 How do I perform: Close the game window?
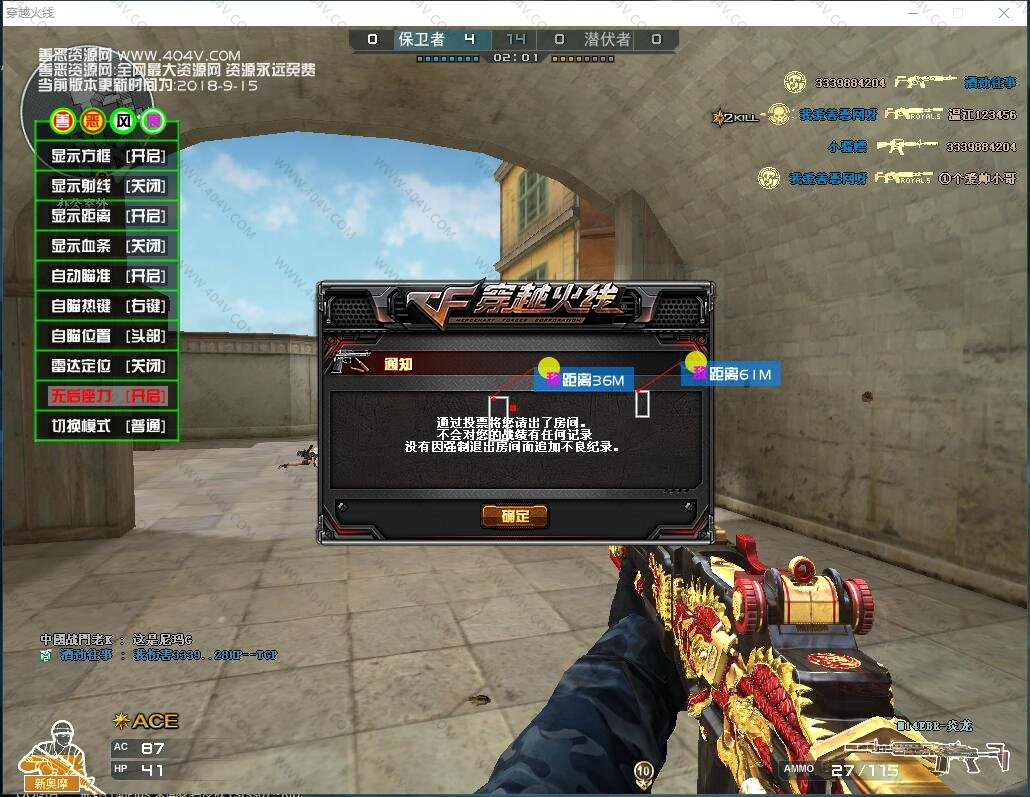[x=1004, y=13]
